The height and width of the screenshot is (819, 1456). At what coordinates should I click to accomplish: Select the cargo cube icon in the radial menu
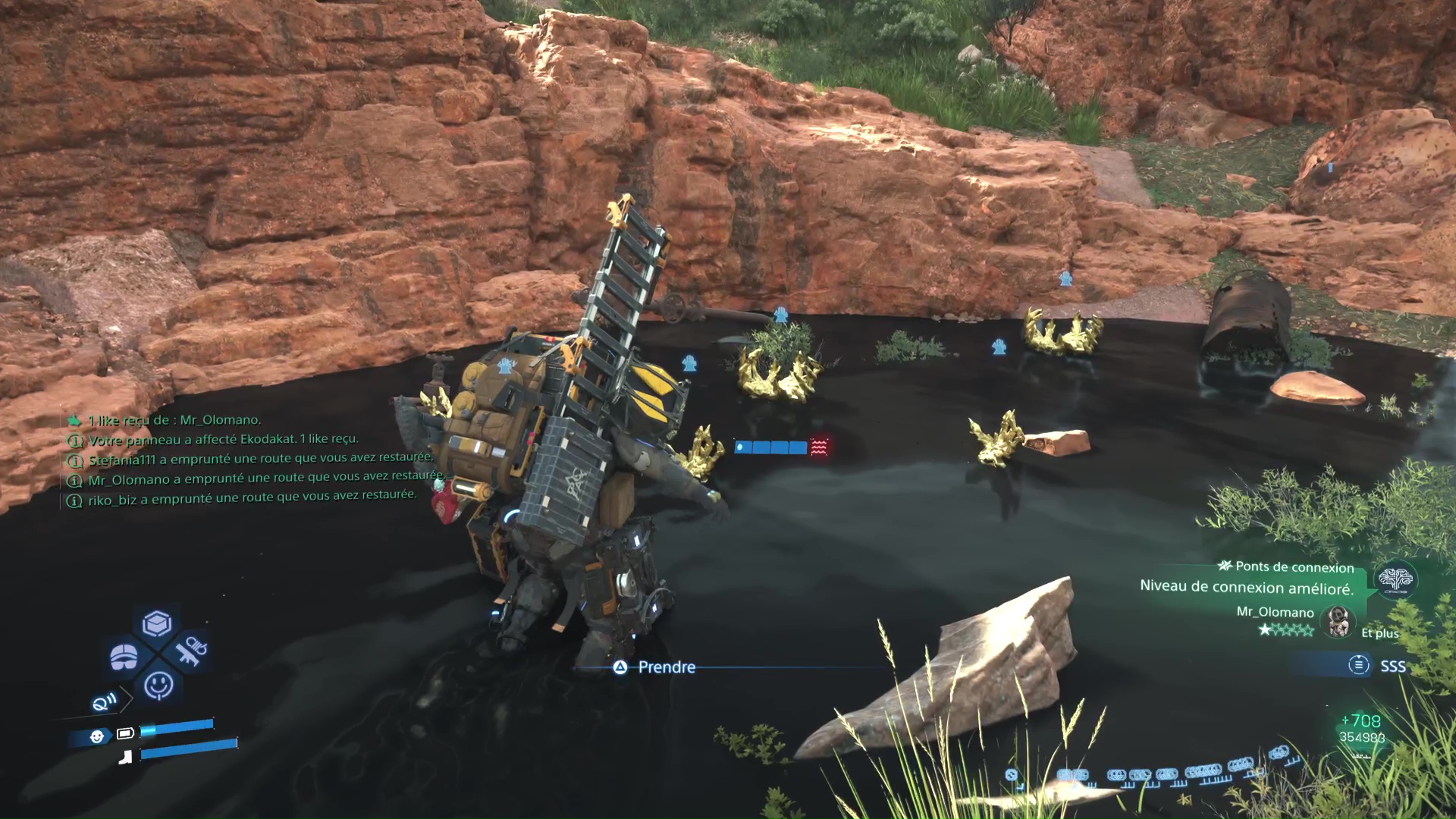pyautogui.click(x=155, y=622)
